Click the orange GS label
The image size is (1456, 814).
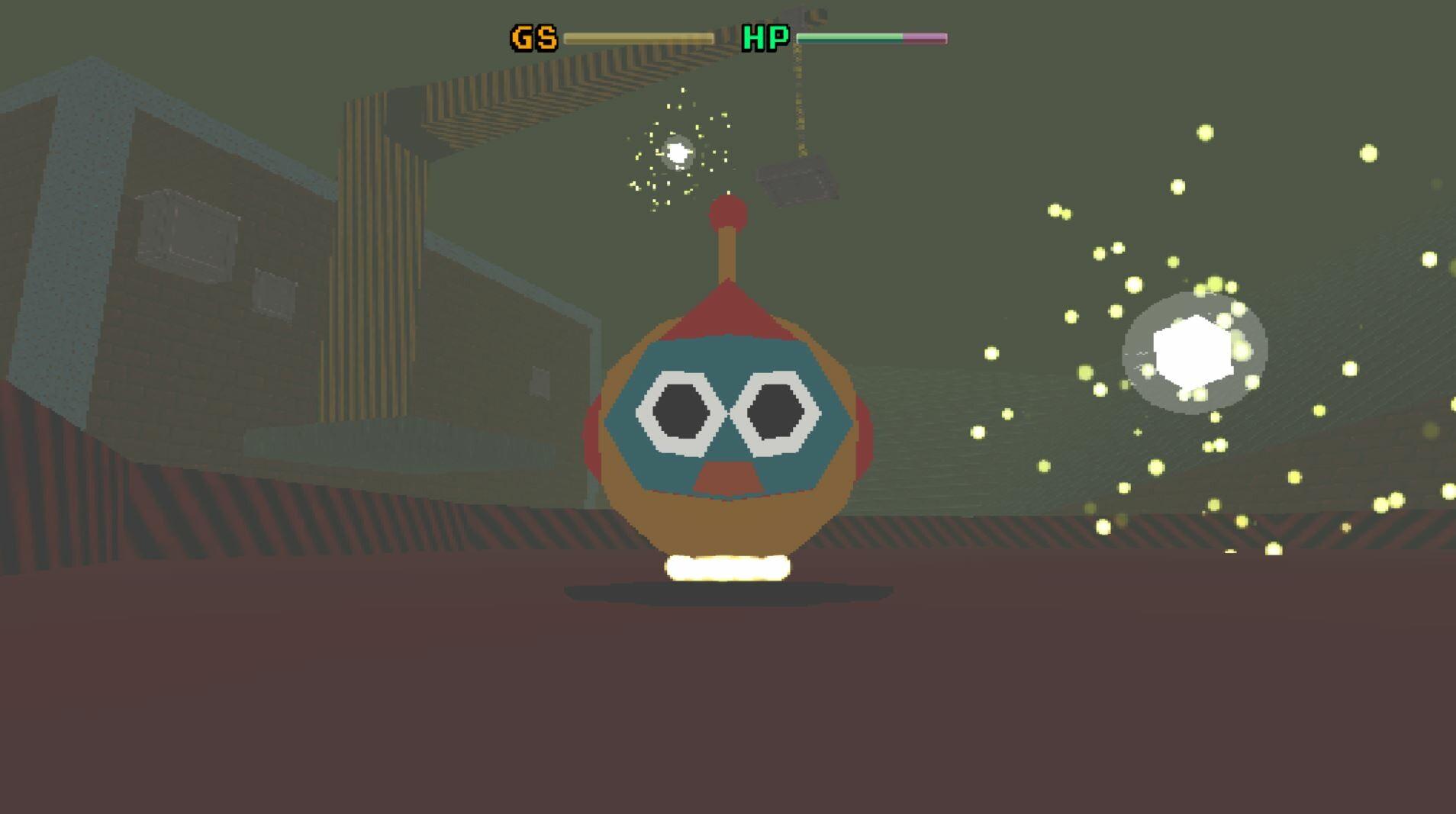(533, 35)
